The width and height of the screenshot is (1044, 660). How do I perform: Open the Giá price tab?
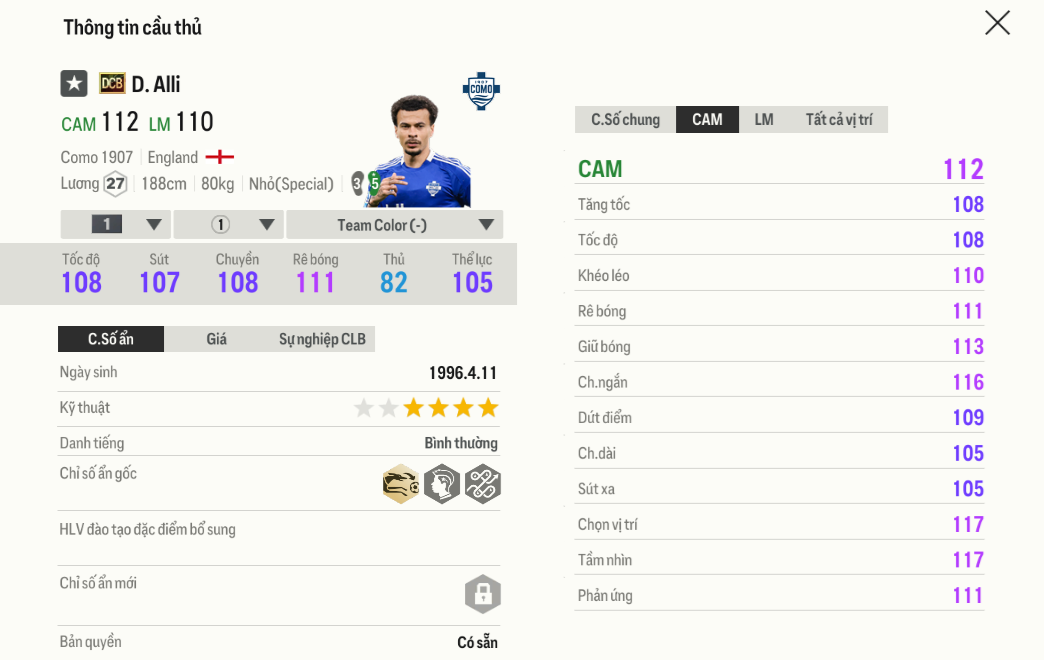click(x=217, y=339)
